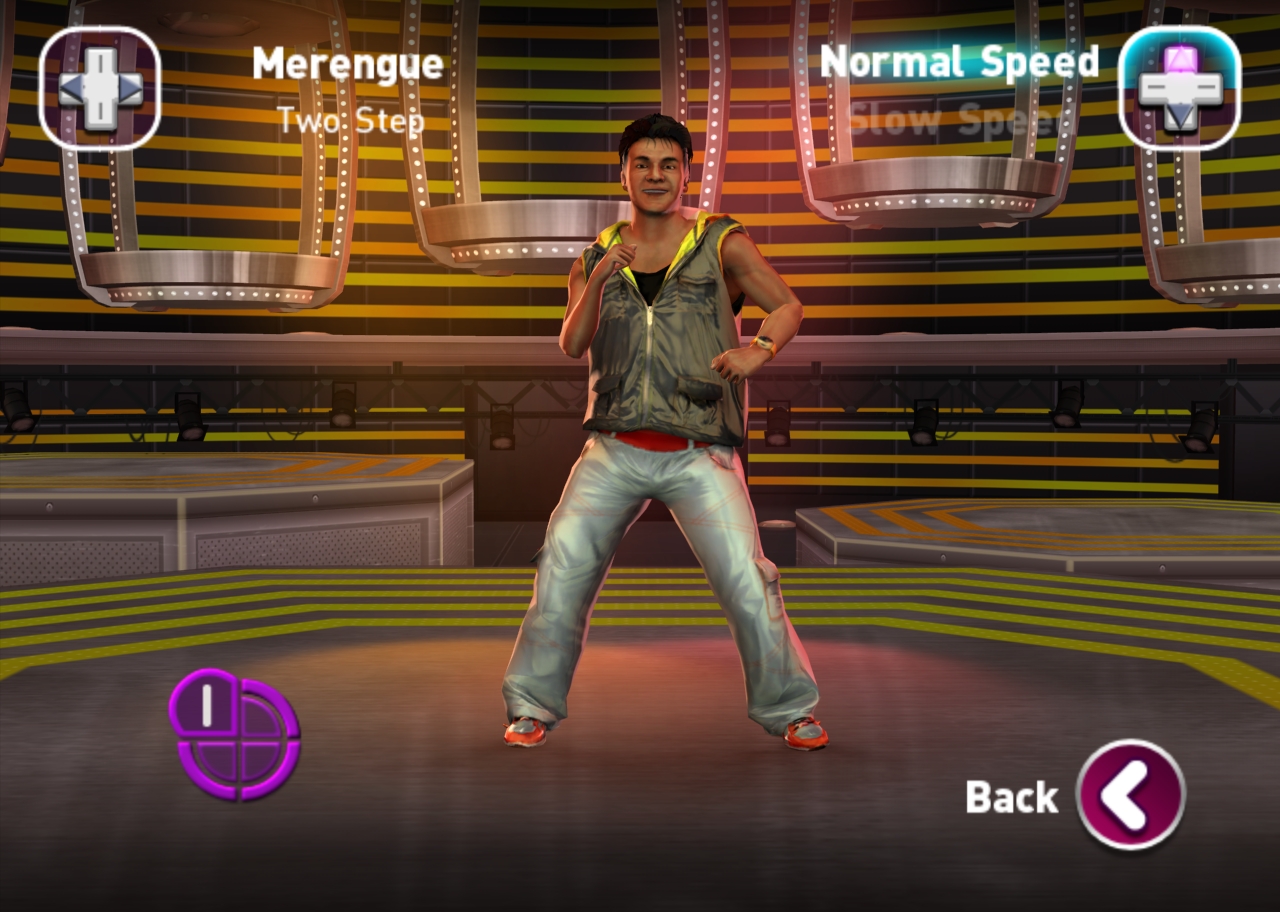Click the style D-pad icon at top left
The image size is (1280, 912).
pos(99,88)
